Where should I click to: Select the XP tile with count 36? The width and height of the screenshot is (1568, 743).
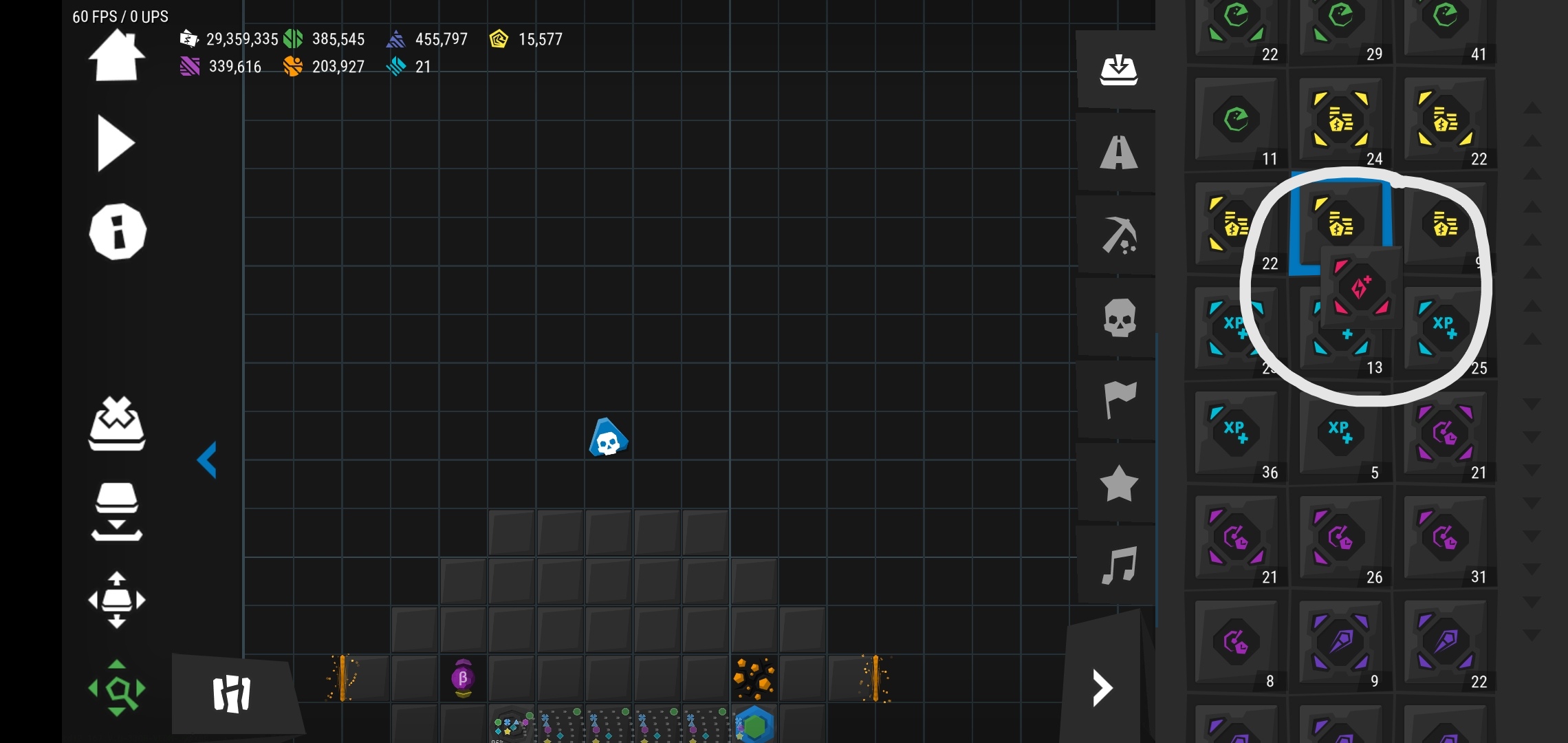click(x=1237, y=433)
